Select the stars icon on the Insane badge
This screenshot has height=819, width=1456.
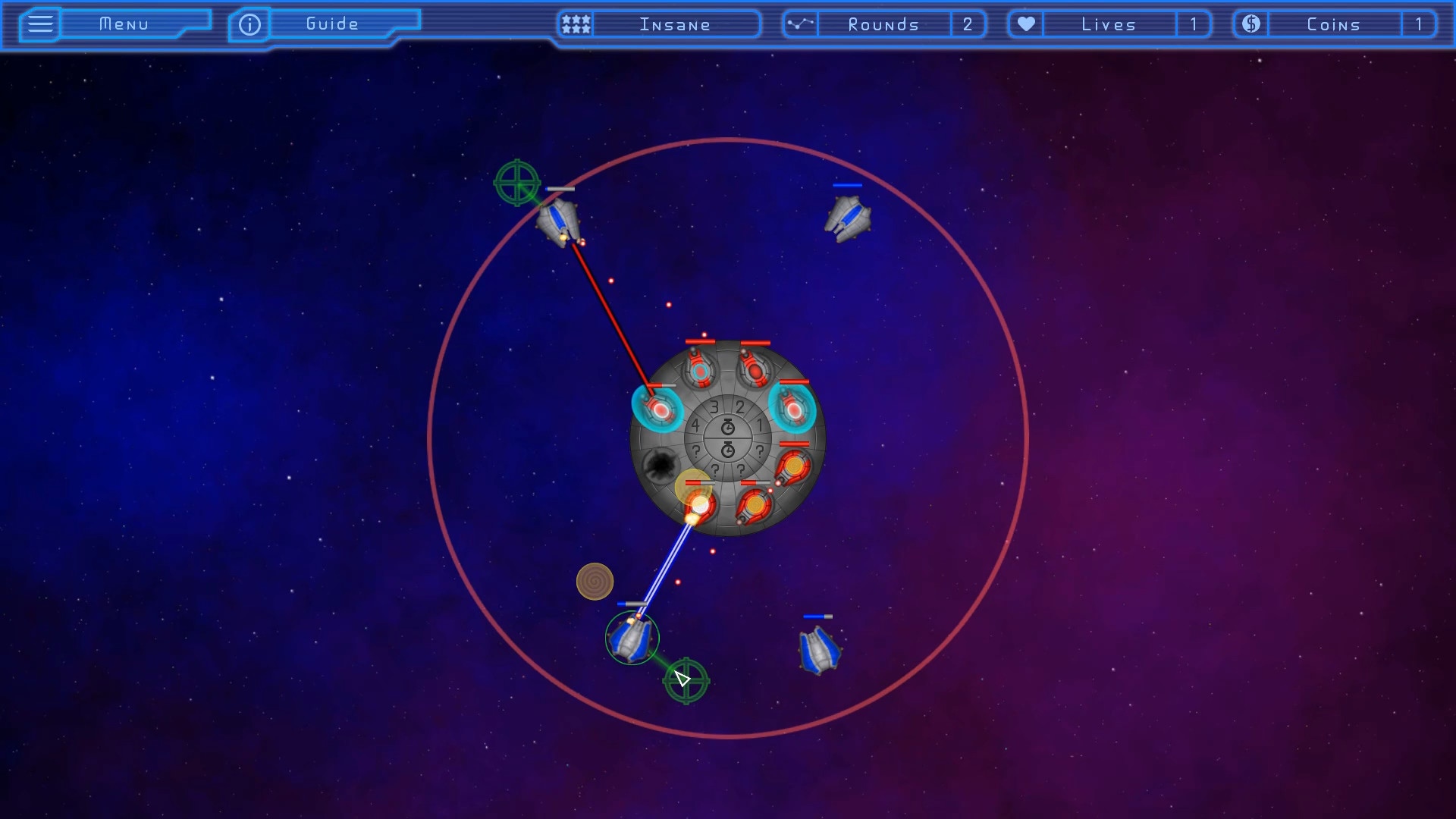pos(575,24)
